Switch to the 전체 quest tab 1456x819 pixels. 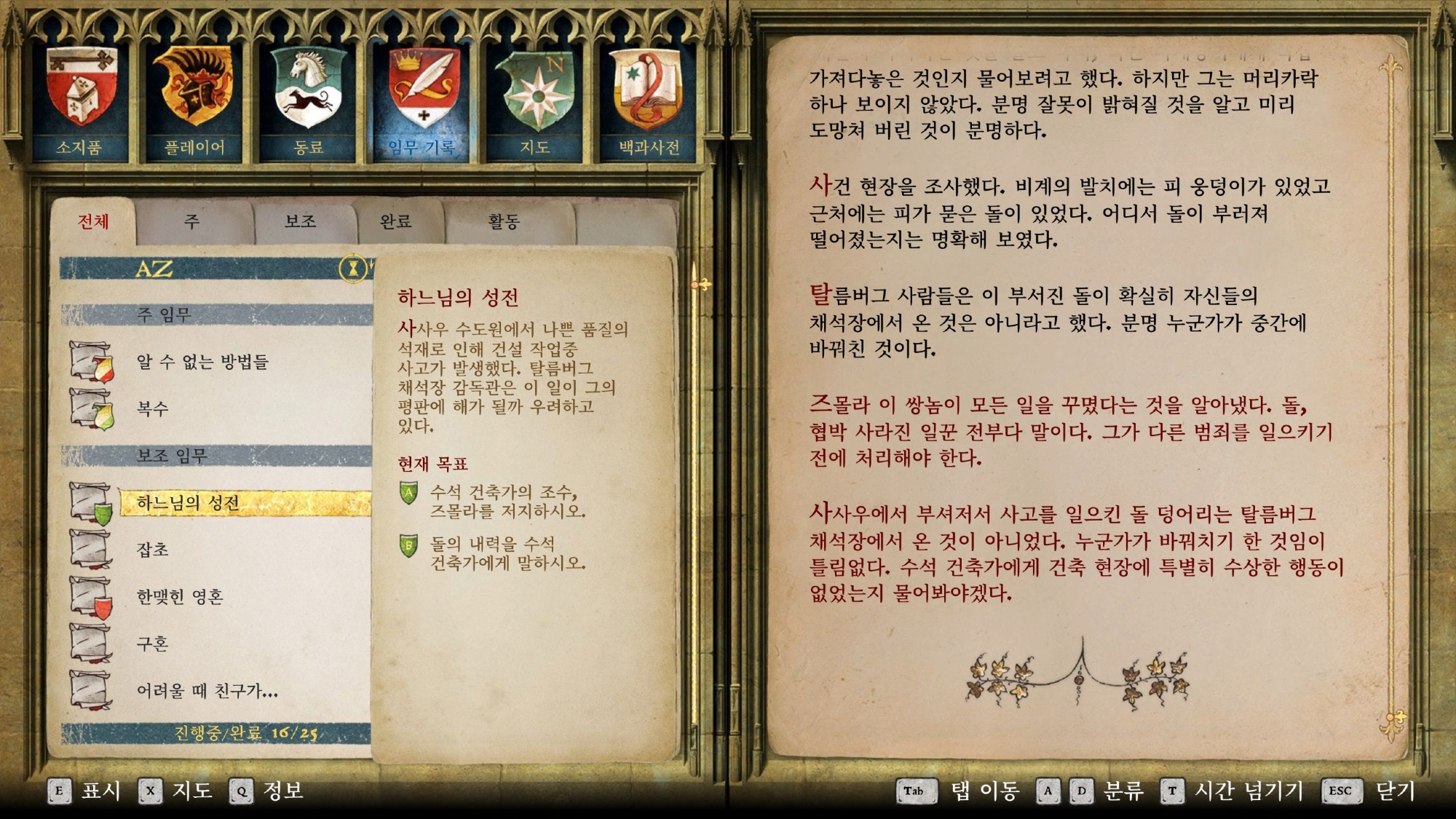click(x=93, y=221)
